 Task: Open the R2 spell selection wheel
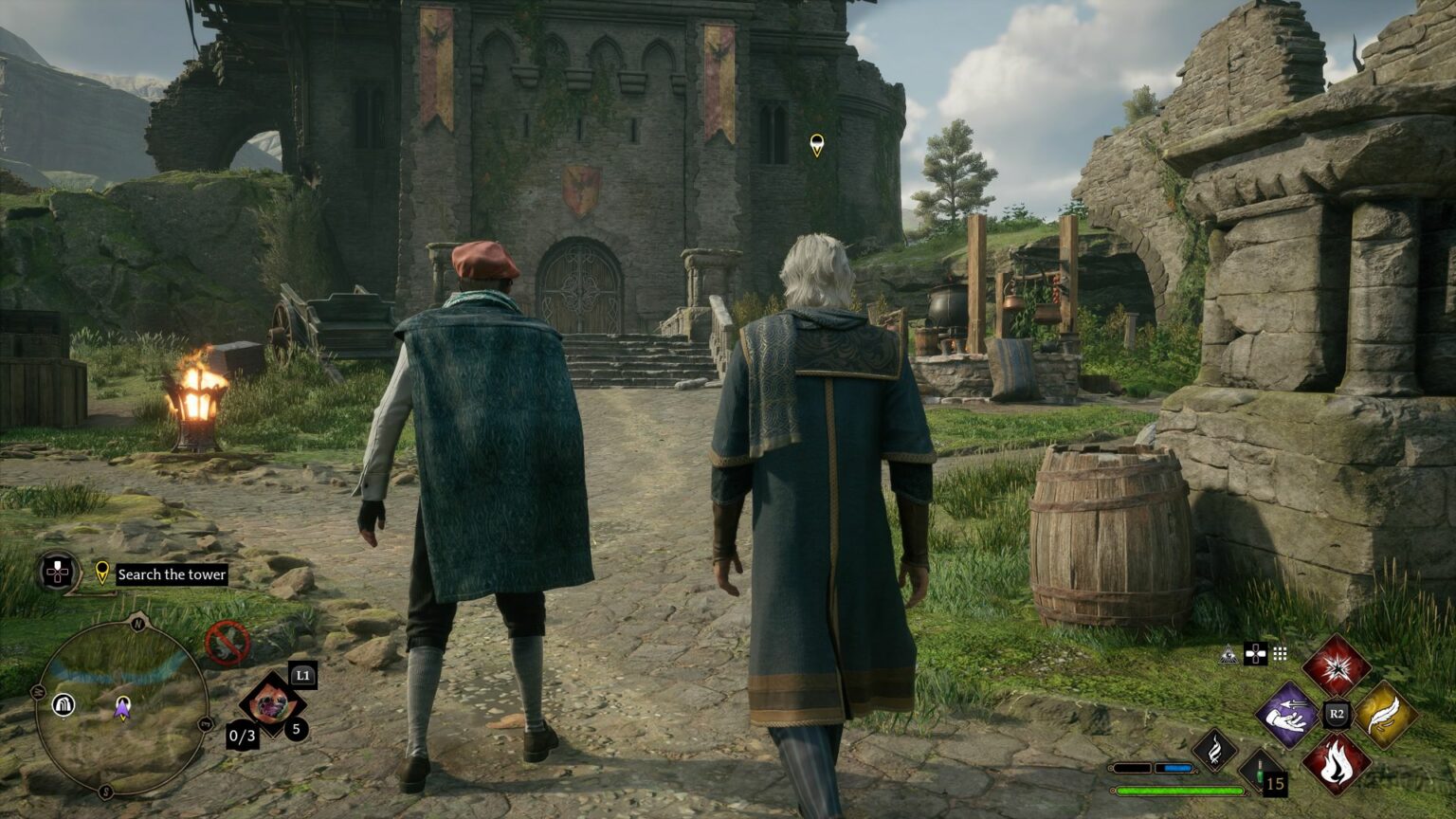coord(1336,713)
